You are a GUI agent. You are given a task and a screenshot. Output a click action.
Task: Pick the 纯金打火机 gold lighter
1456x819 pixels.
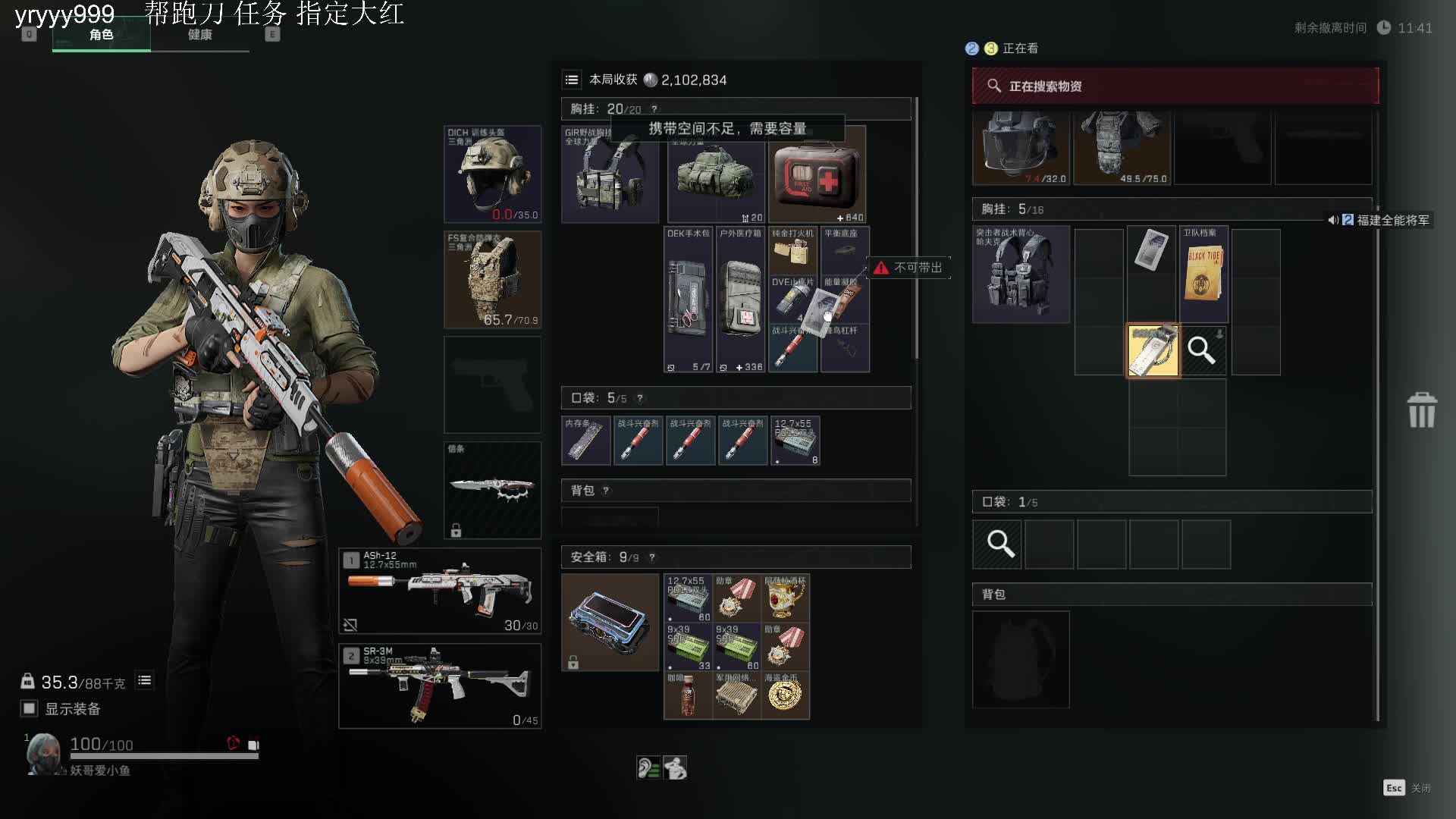click(x=792, y=251)
